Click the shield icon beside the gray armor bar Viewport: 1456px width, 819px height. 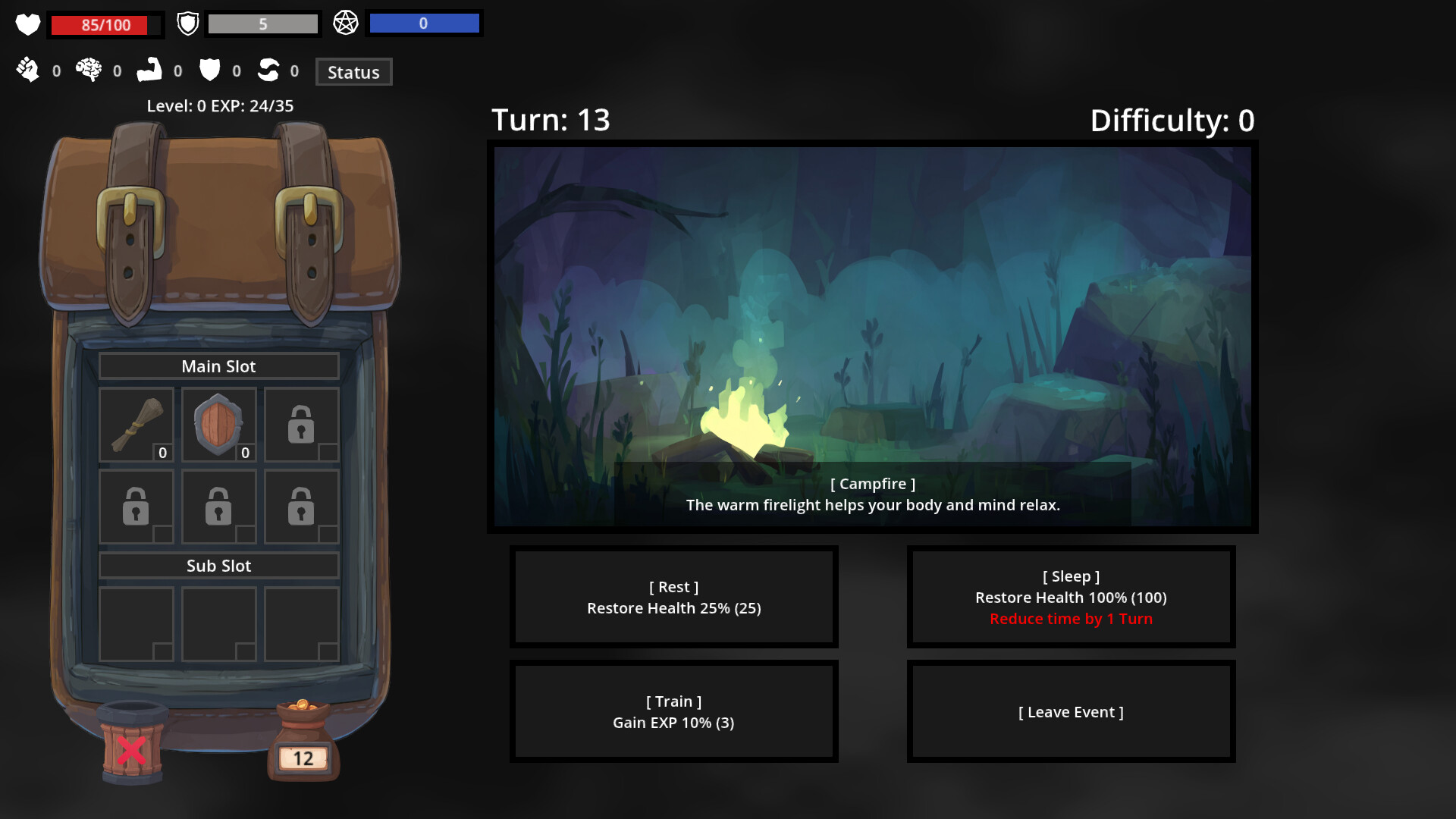187,23
